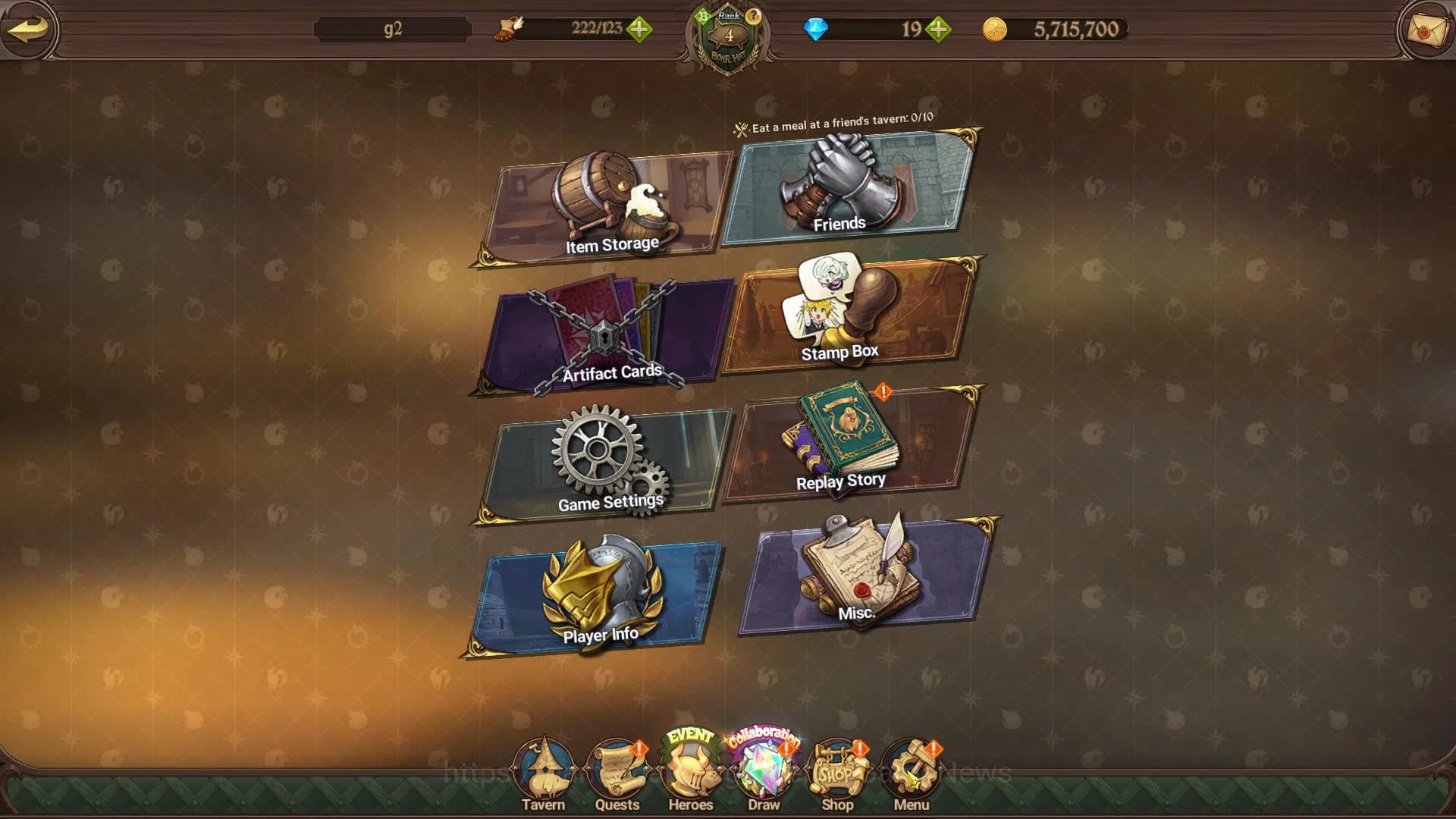The image size is (1456, 819).
Task: View Player Info
Action: point(595,595)
